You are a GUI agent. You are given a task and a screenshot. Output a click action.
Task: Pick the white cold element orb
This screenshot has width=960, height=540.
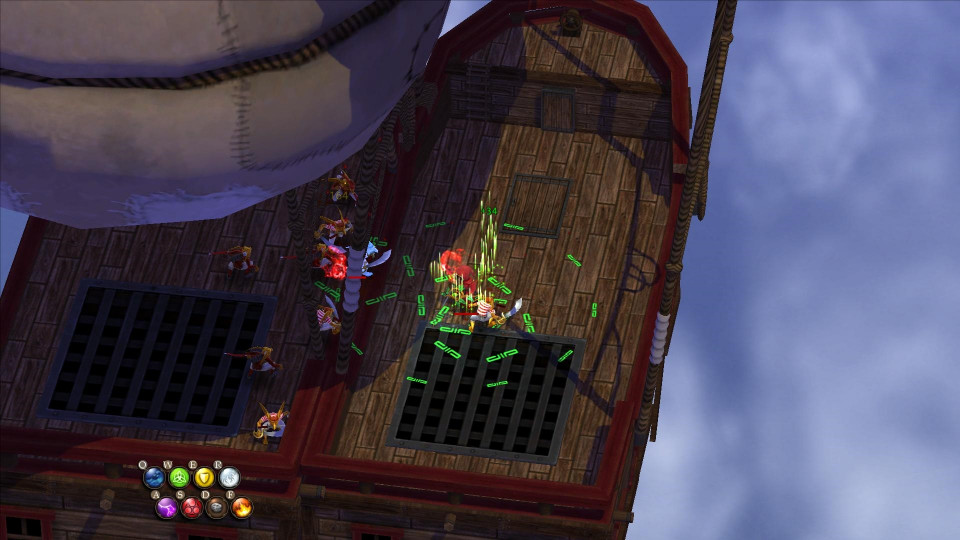click(229, 478)
